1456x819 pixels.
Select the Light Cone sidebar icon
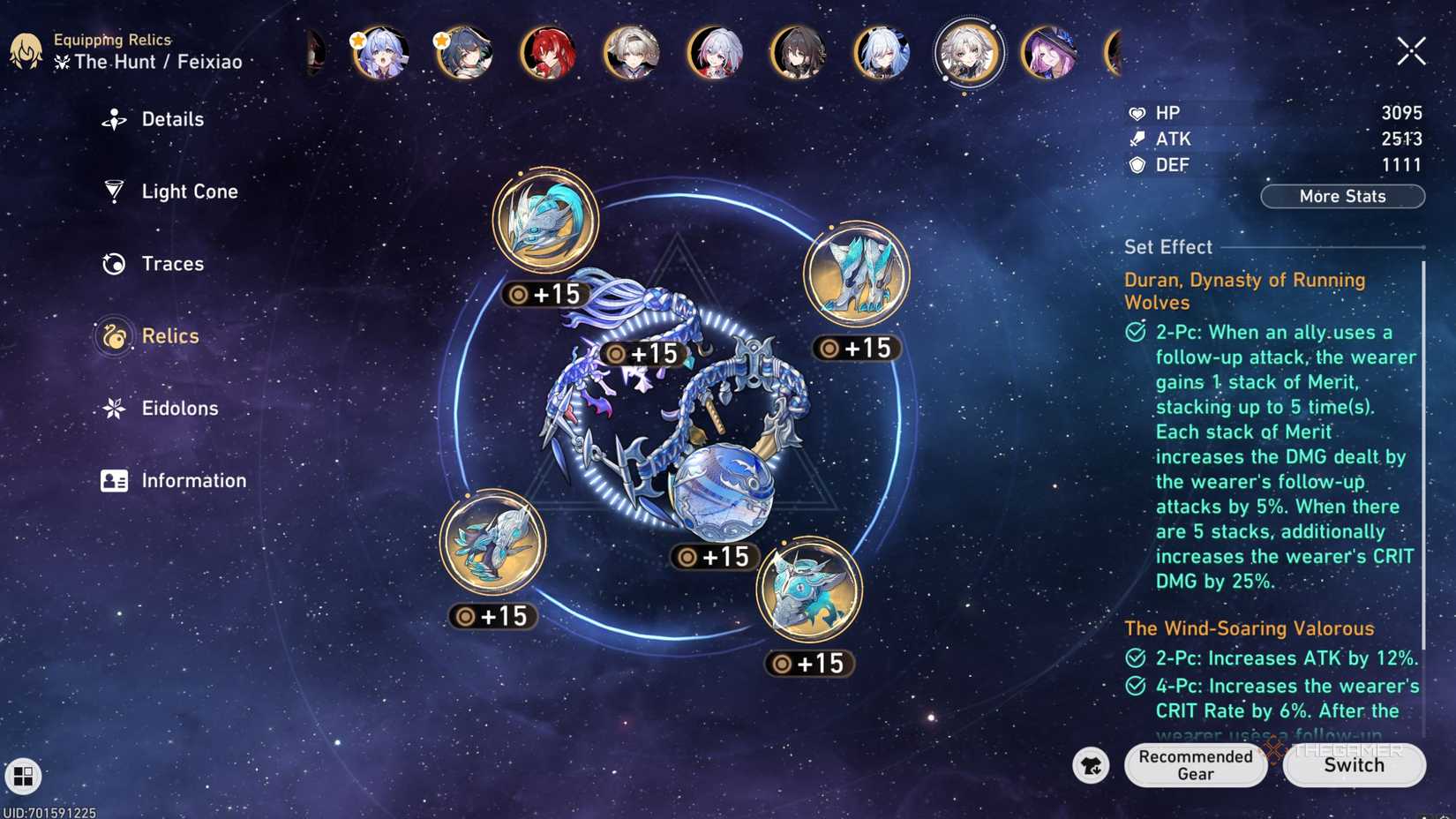point(113,191)
